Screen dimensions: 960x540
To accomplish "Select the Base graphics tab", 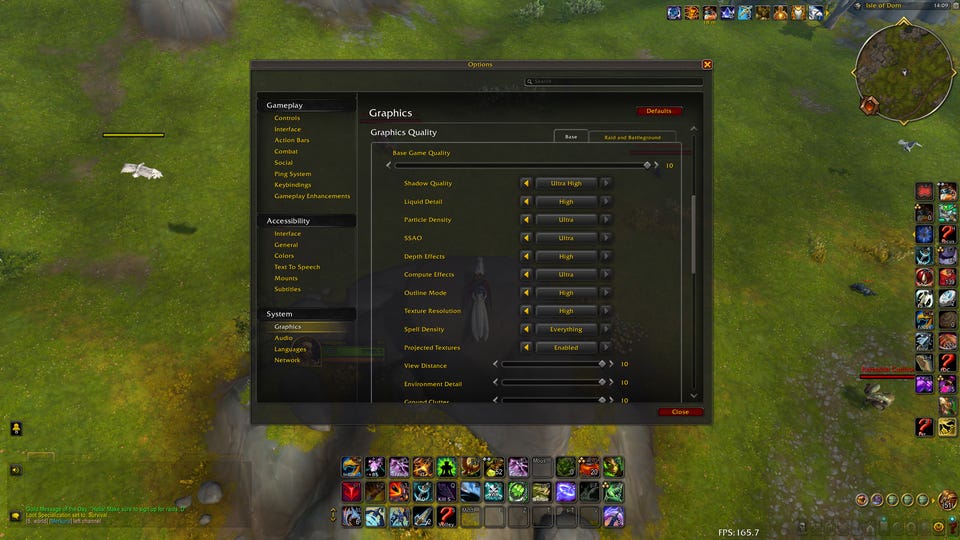I will pos(571,137).
